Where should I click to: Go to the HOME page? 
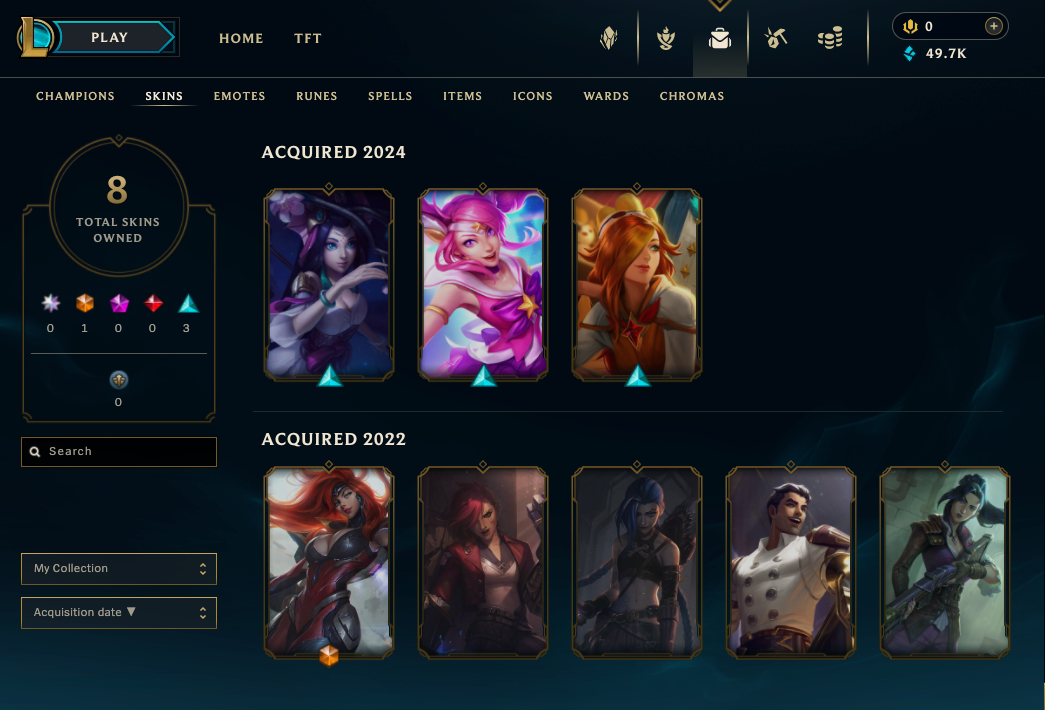pyautogui.click(x=241, y=38)
